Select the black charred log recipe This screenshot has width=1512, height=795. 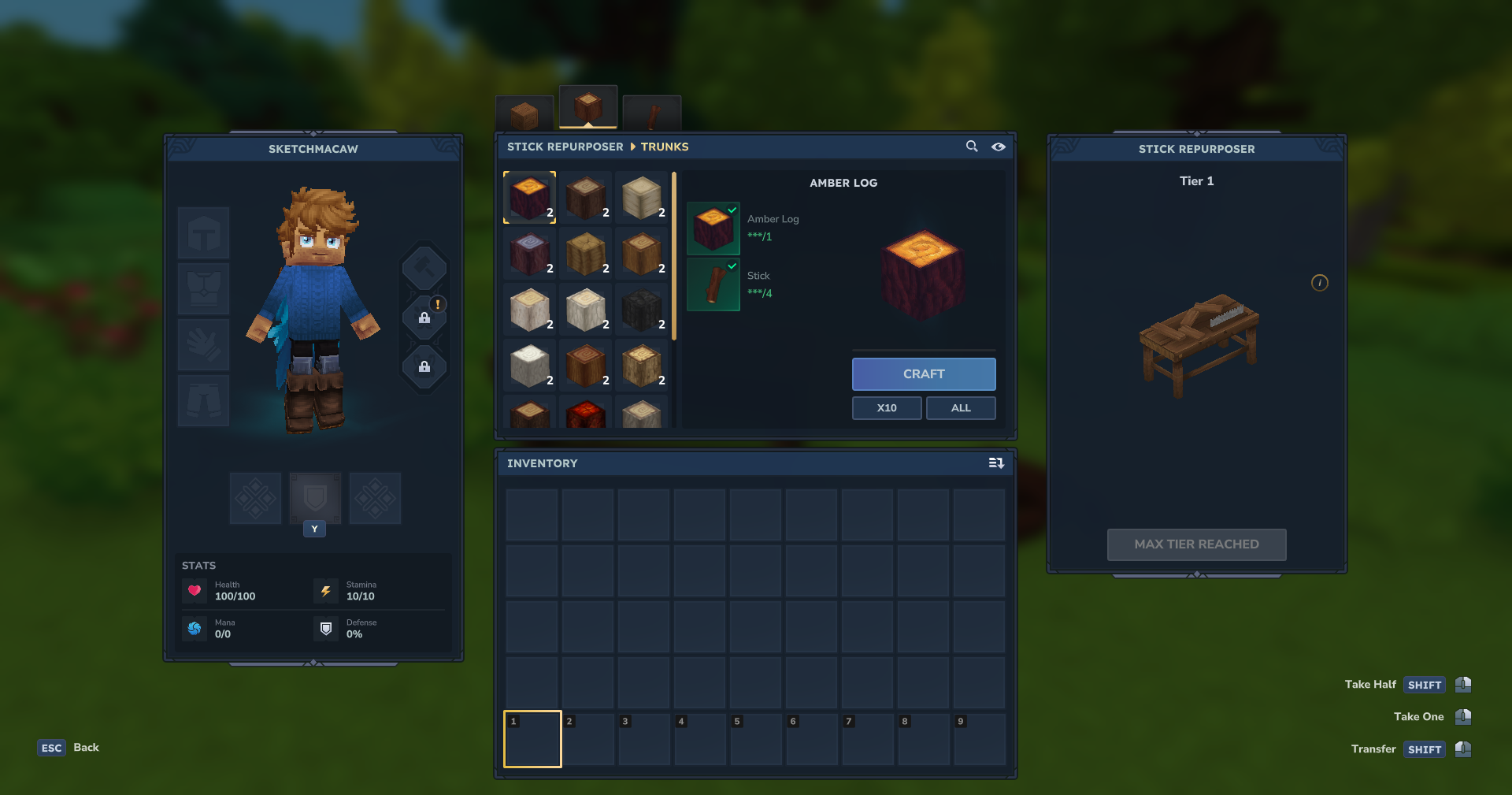pyautogui.click(x=642, y=310)
